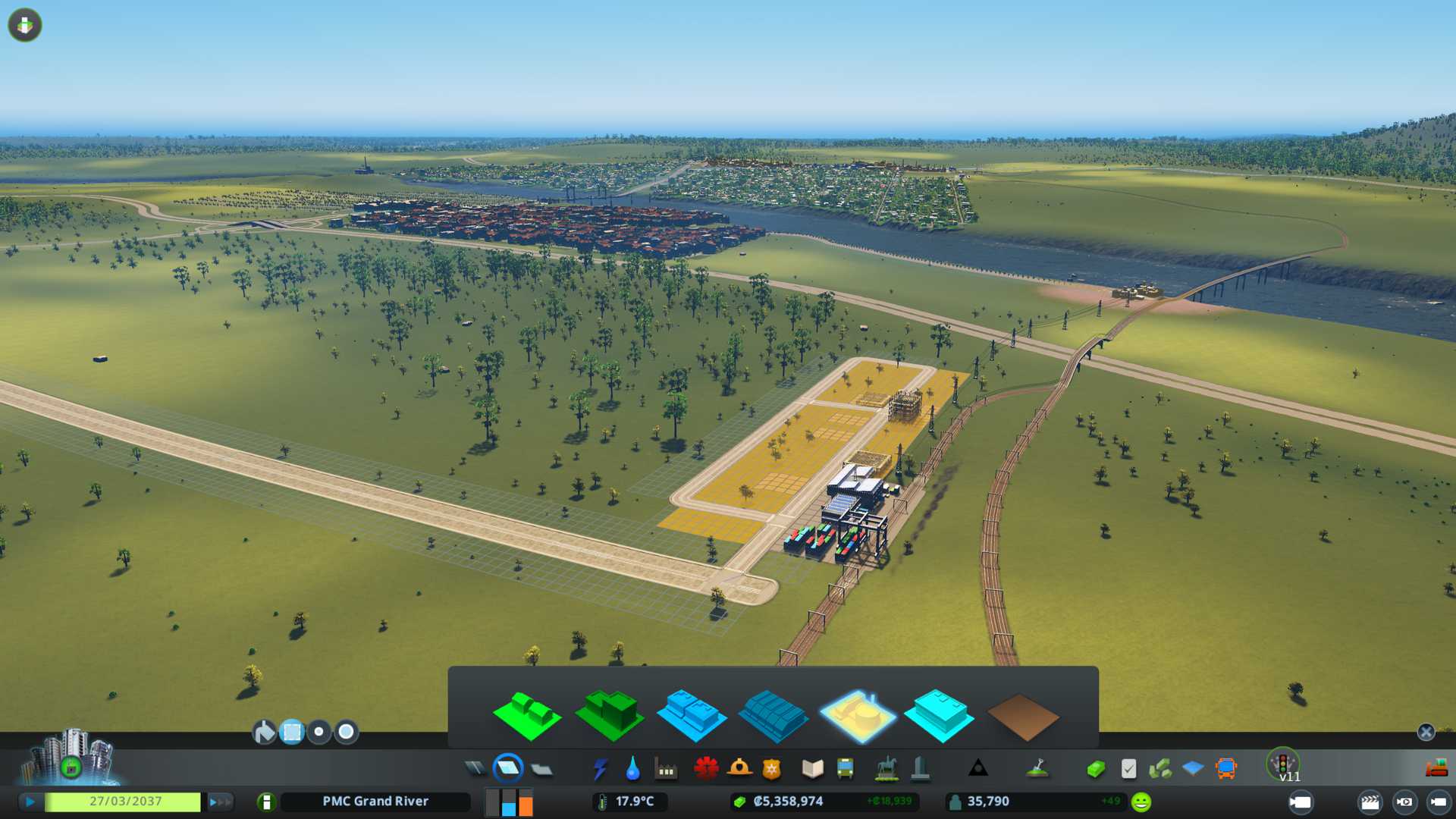Choose high density residential zone
This screenshot has width=1456, height=819.
click(x=609, y=715)
